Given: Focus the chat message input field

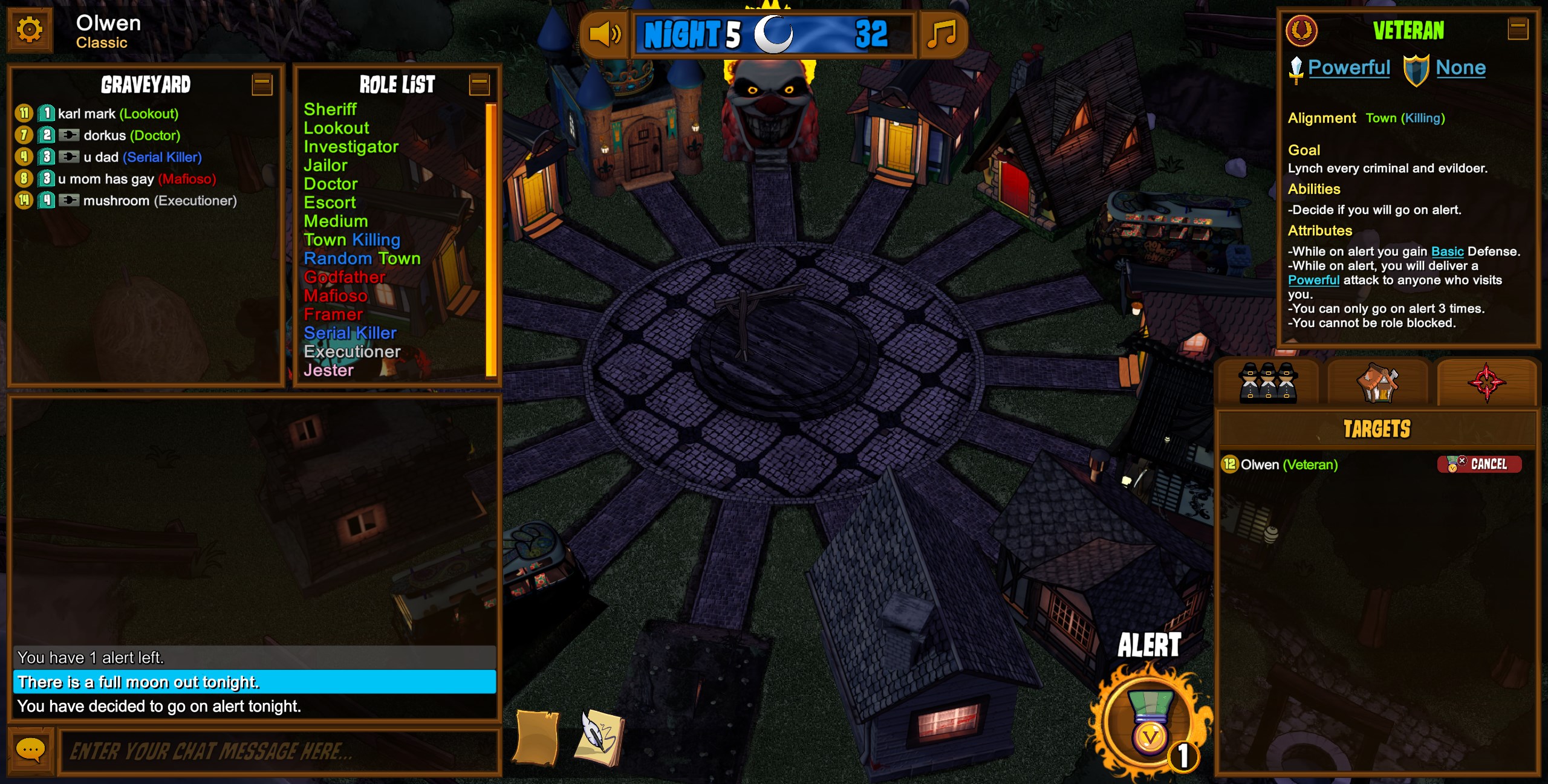Looking at the screenshot, I should coord(278,751).
